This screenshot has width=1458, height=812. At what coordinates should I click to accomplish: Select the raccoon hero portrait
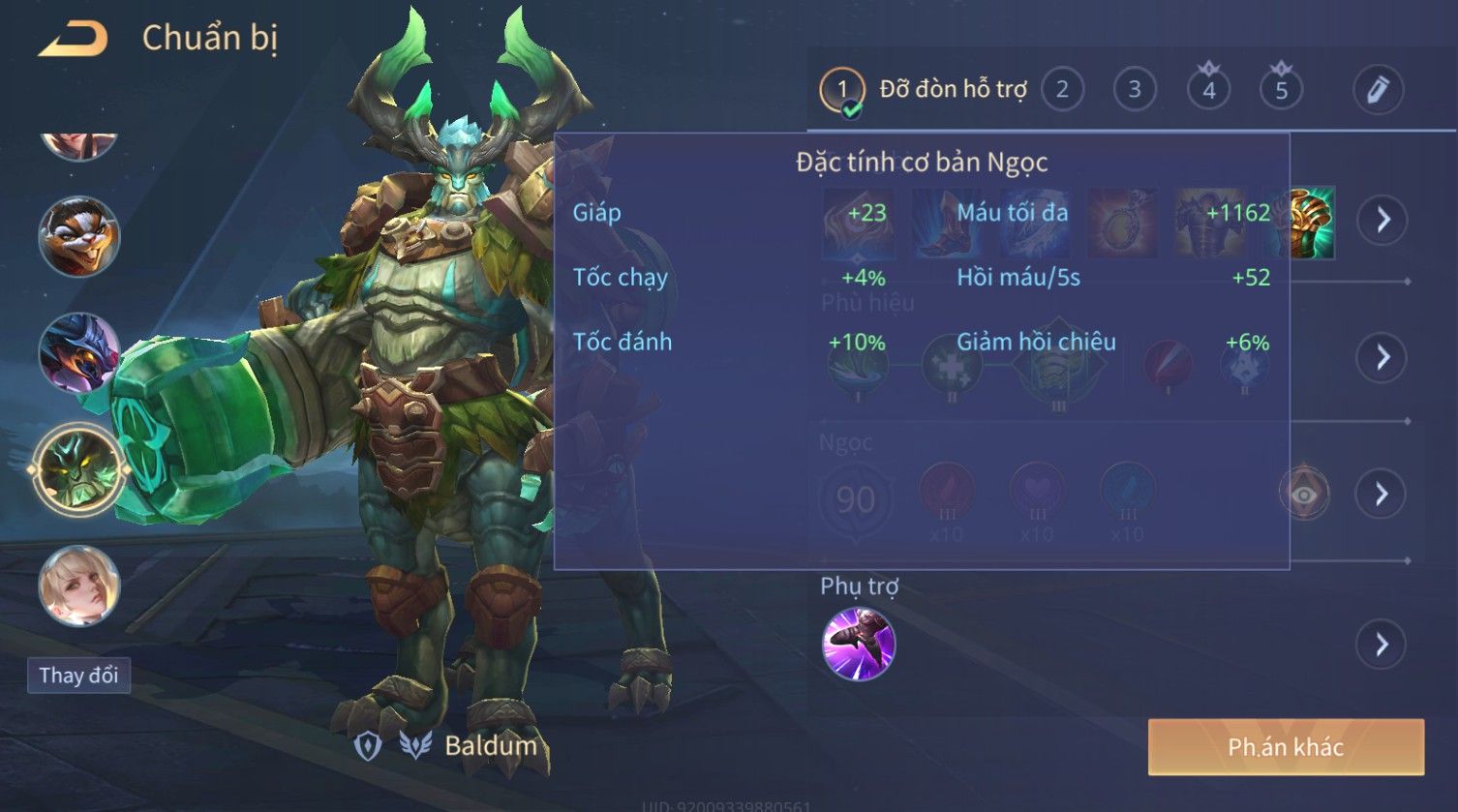tap(78, 237)
